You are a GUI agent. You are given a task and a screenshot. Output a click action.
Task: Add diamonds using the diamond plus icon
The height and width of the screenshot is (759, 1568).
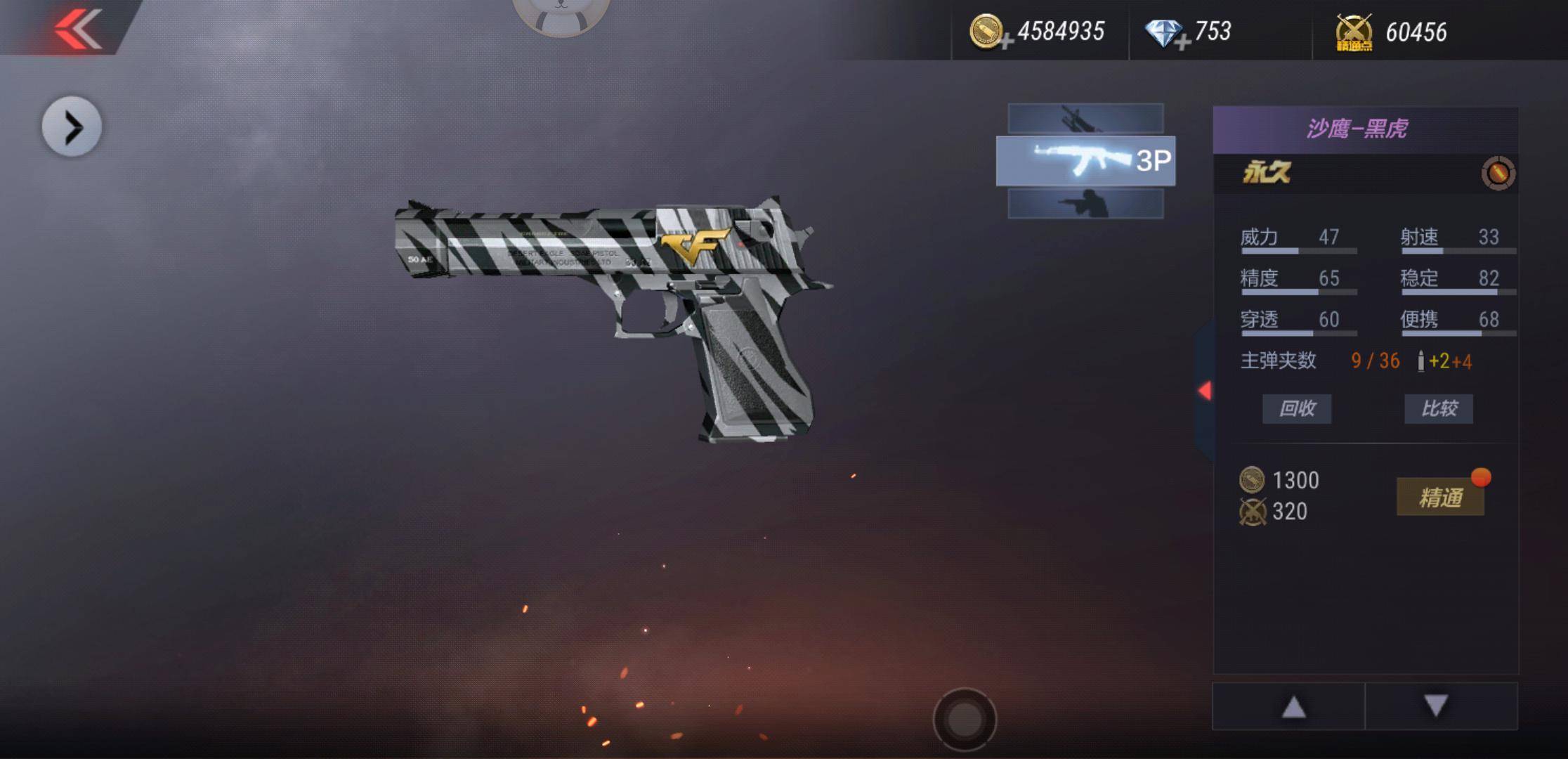(1182, 42)
